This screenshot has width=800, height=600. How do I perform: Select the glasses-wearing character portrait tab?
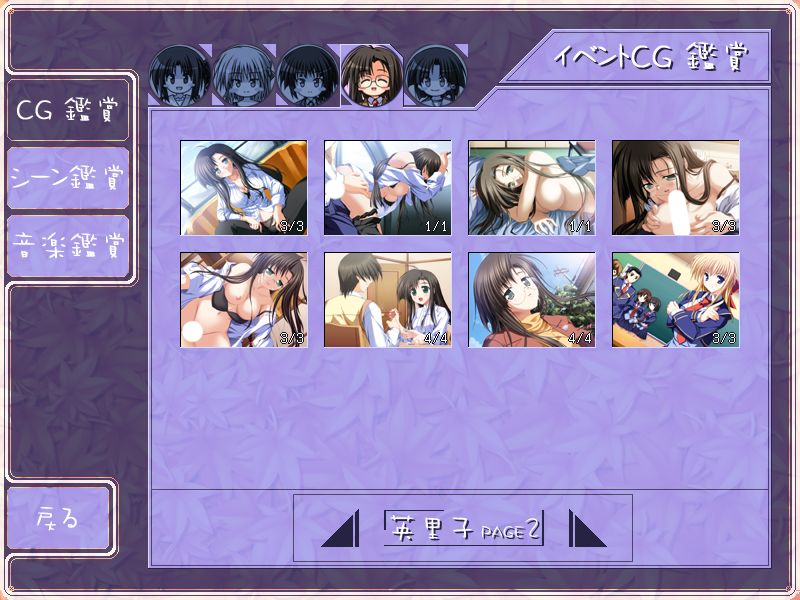[x=372, y=75]
